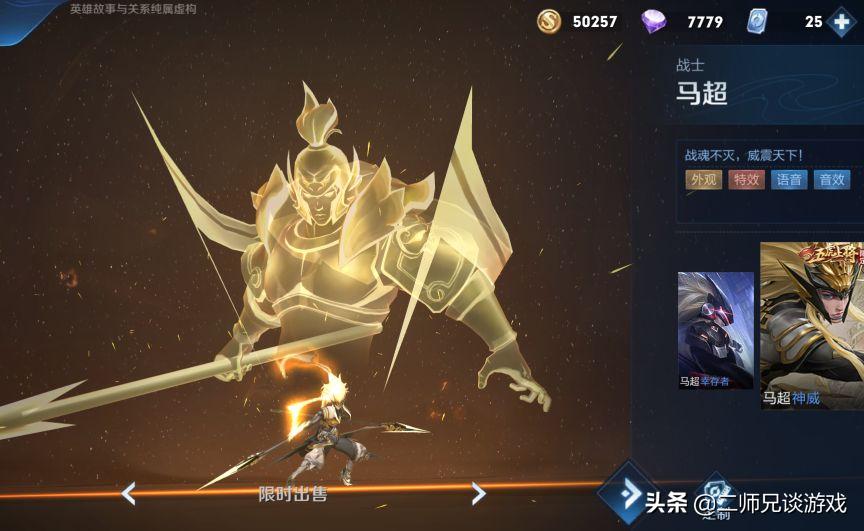Add more vouchers with the plus button
Screen dimensions: 864x531
(842, 21)
